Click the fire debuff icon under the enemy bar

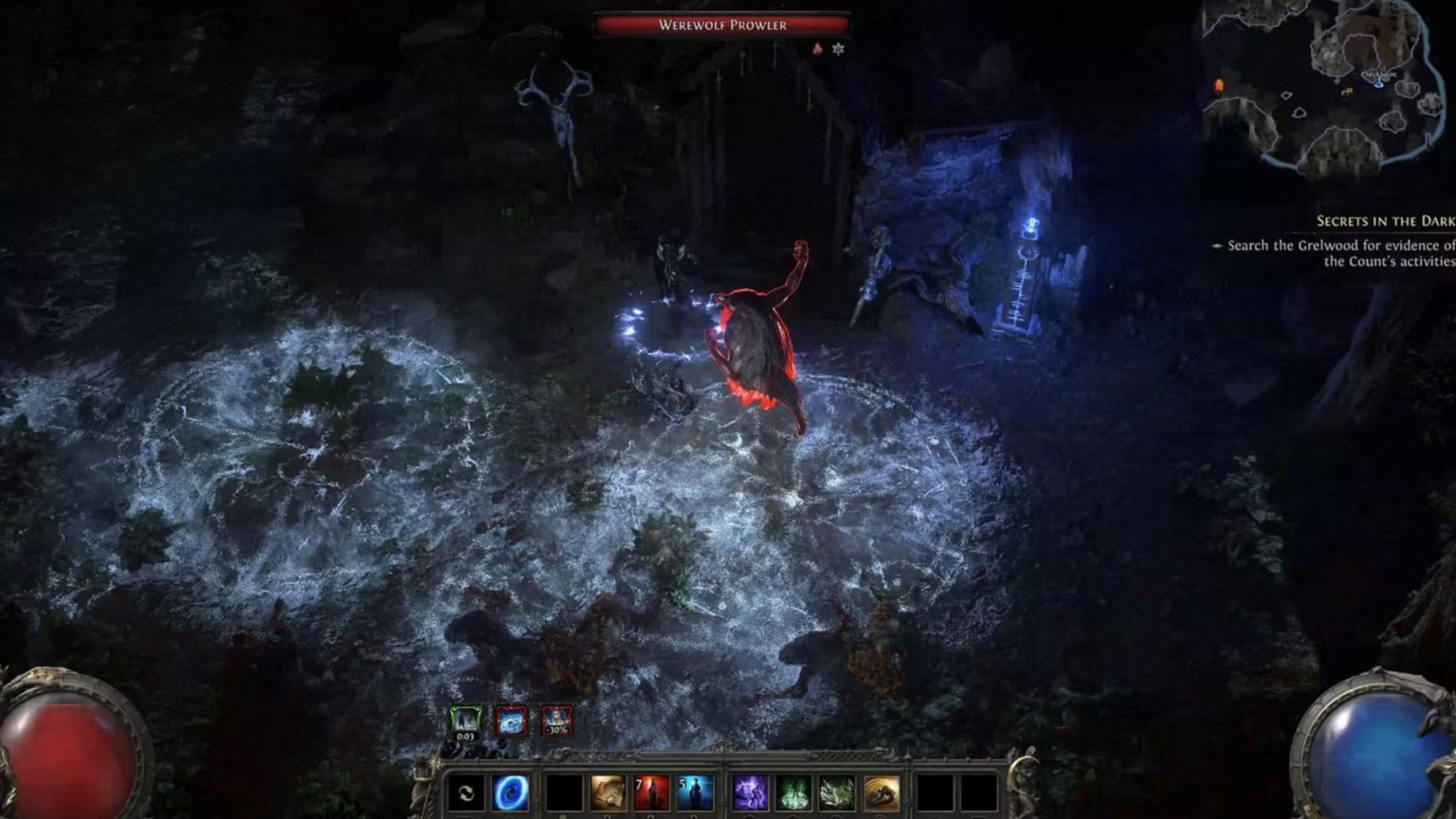[x=816, y=49]
